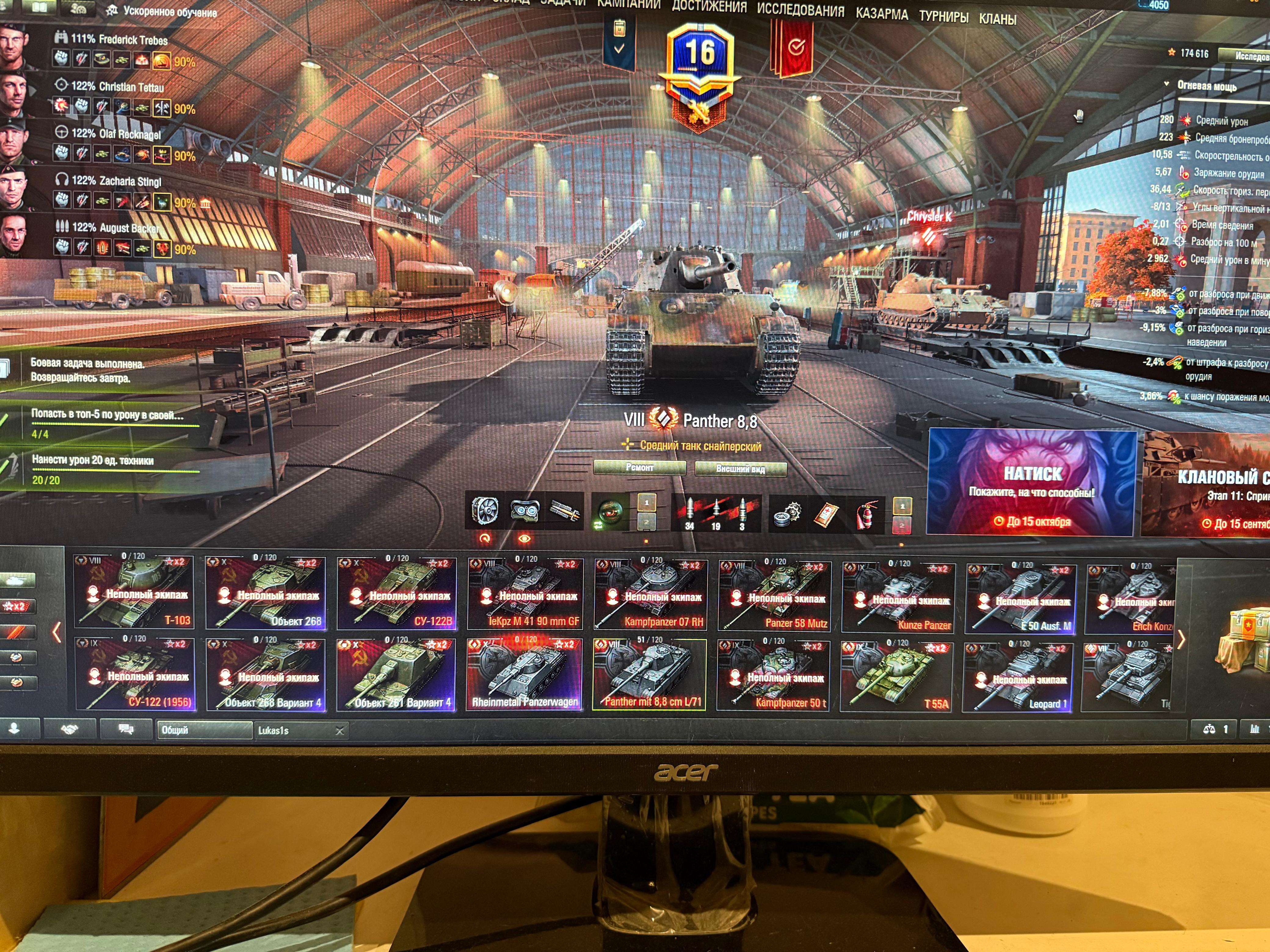The height and width of the screenshot is (952, 1270).
Task: Open contacts via the handshake icon
Action: (69, 729)
